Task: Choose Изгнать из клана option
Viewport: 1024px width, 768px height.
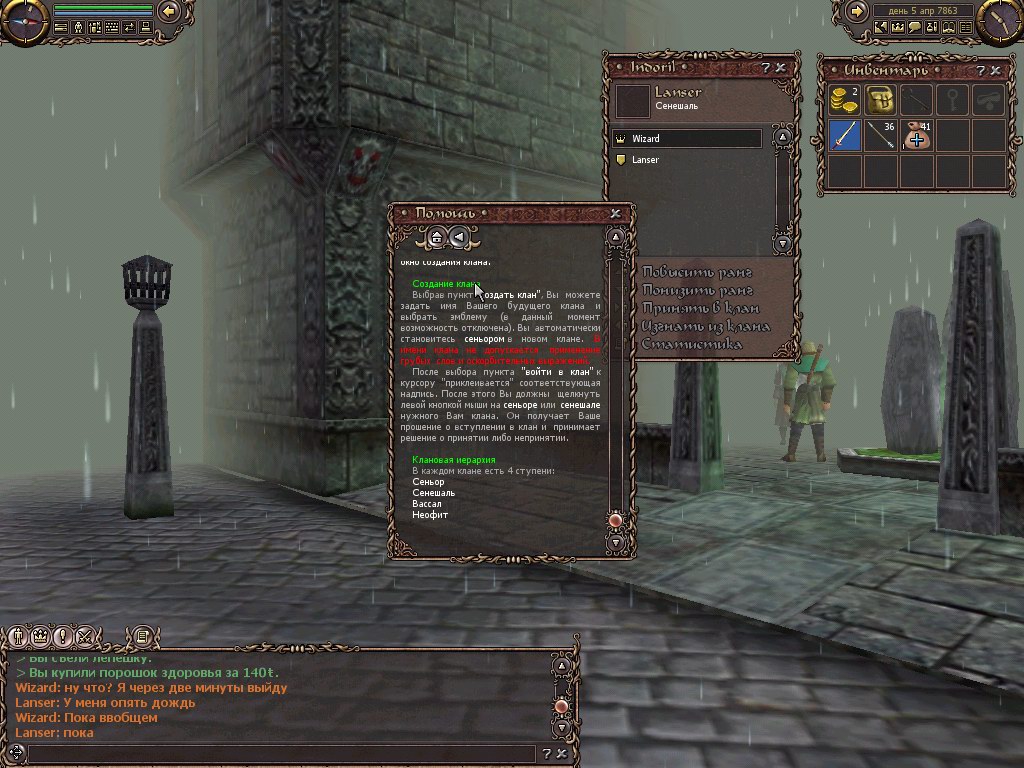Action: pos(706,326)
